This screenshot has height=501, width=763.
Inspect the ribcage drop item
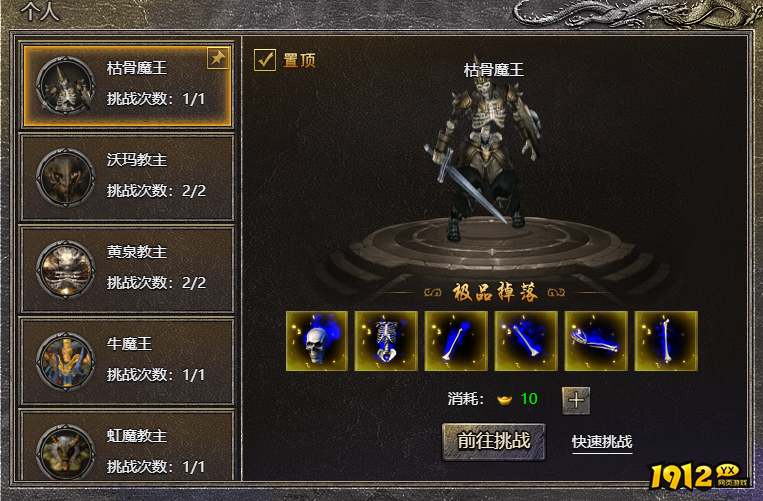click(387, 340)
